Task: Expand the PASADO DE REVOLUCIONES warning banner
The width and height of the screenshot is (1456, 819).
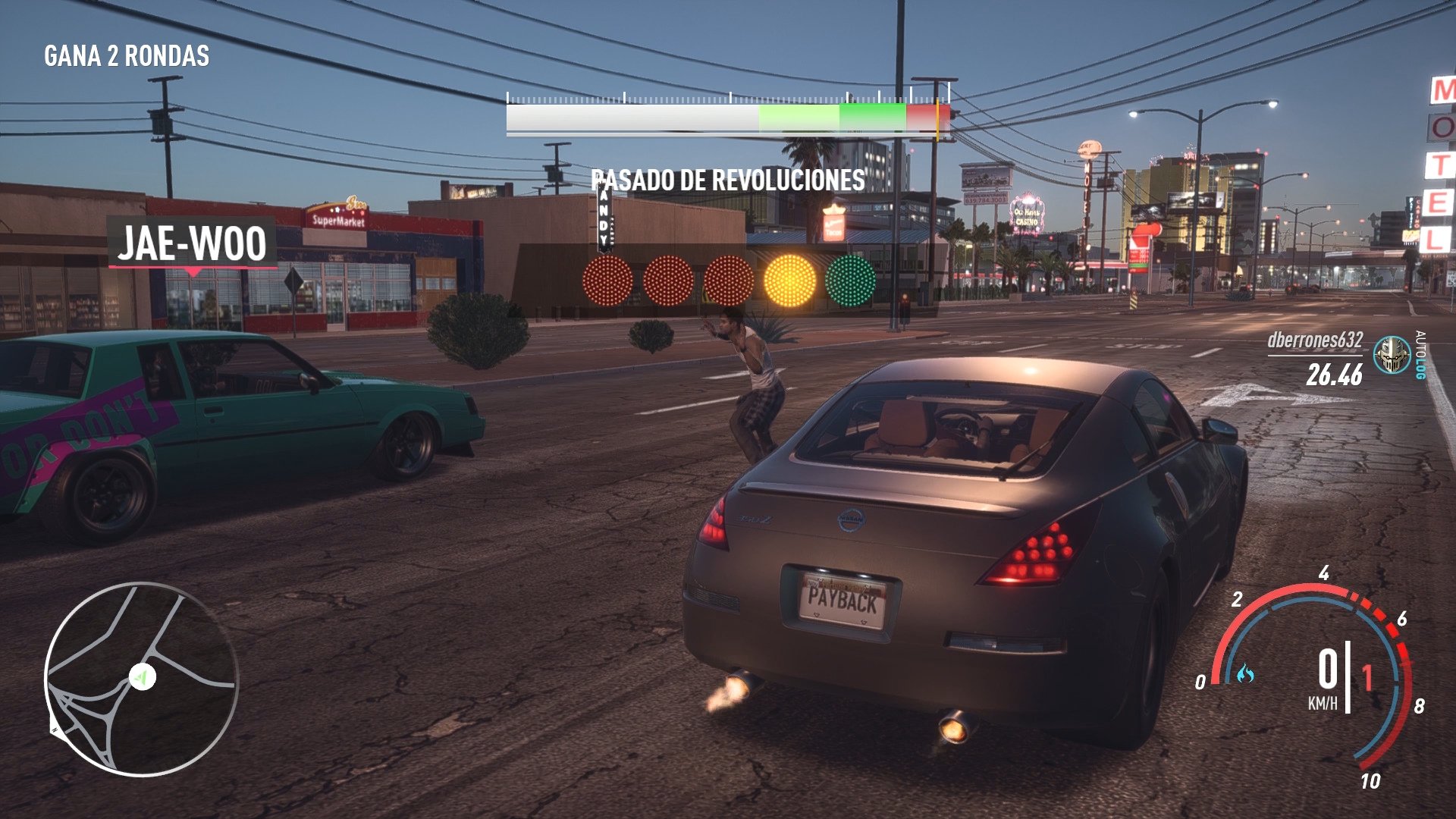Action: coord(726,180)
